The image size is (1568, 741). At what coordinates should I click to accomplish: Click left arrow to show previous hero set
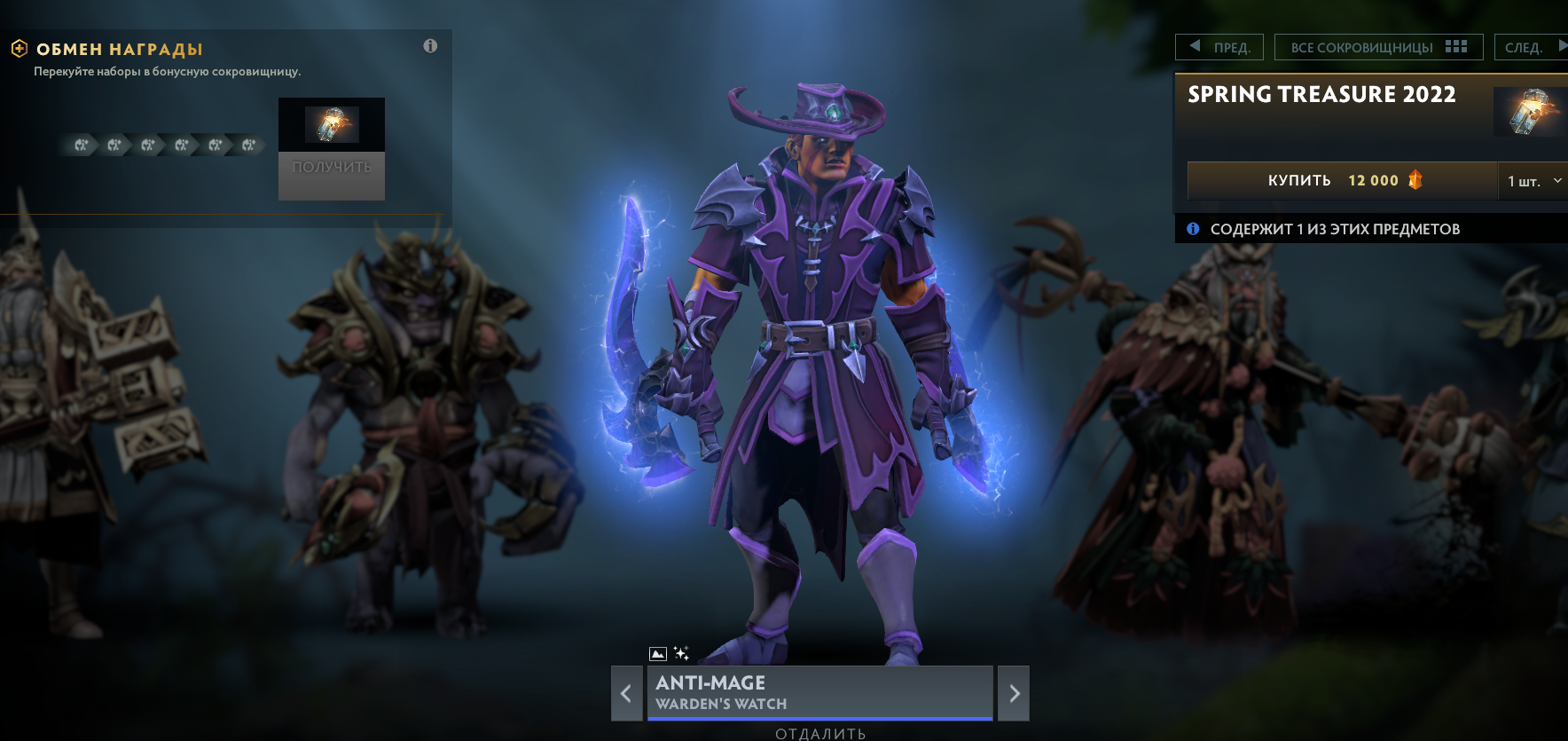626,693
